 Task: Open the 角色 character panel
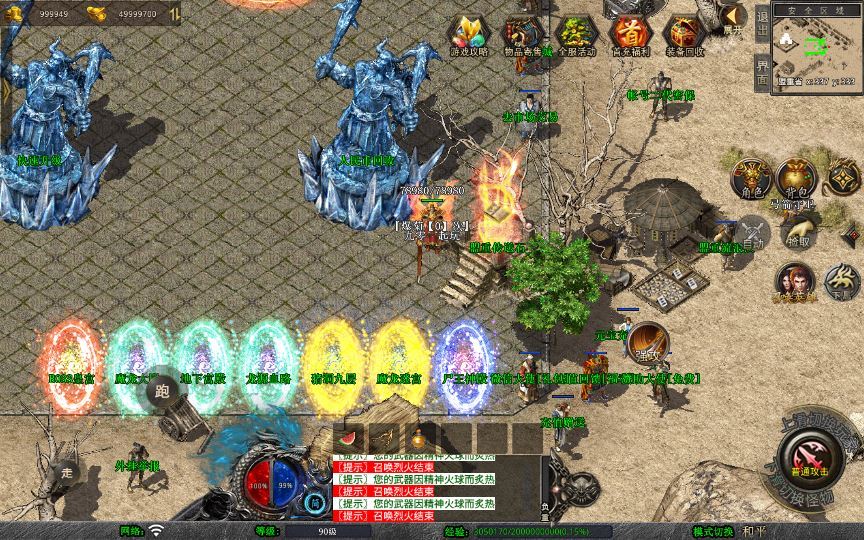(750, 177)
